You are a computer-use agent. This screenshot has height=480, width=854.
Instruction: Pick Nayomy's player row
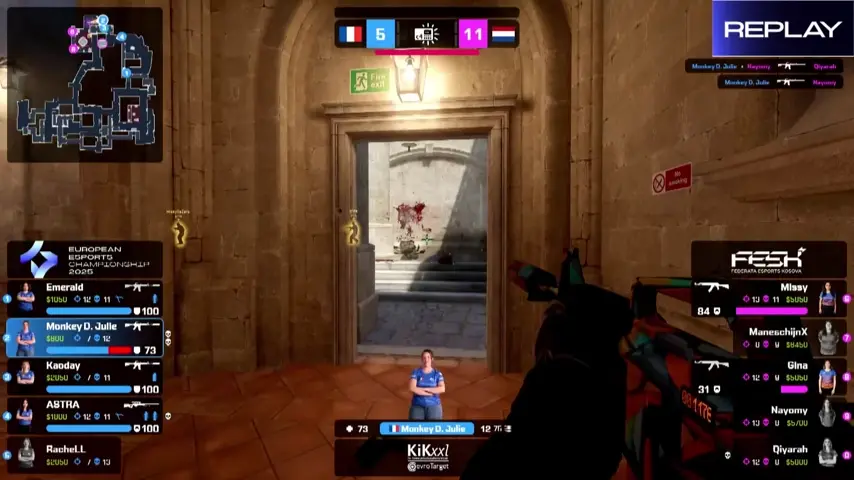(768, 415)
